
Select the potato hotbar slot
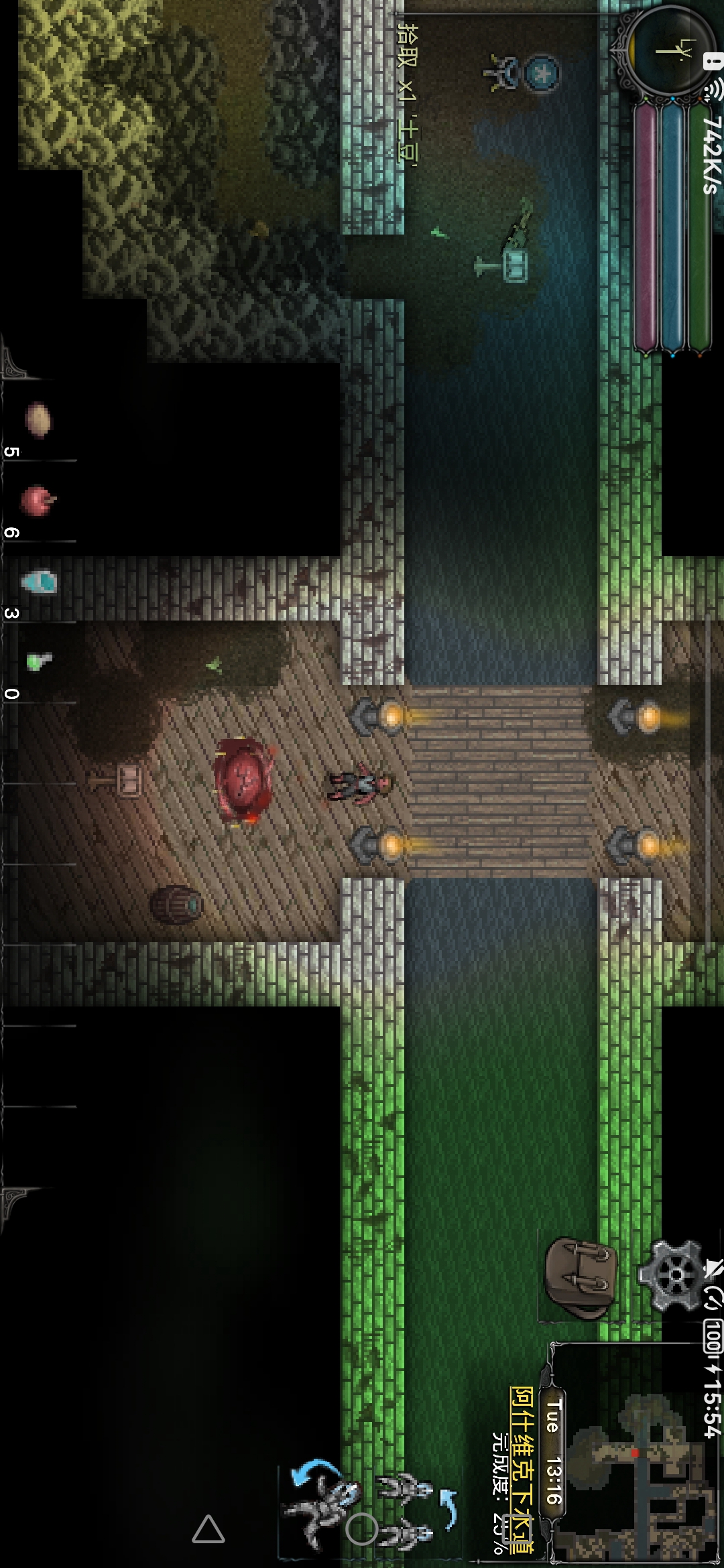tap(38, 420)
